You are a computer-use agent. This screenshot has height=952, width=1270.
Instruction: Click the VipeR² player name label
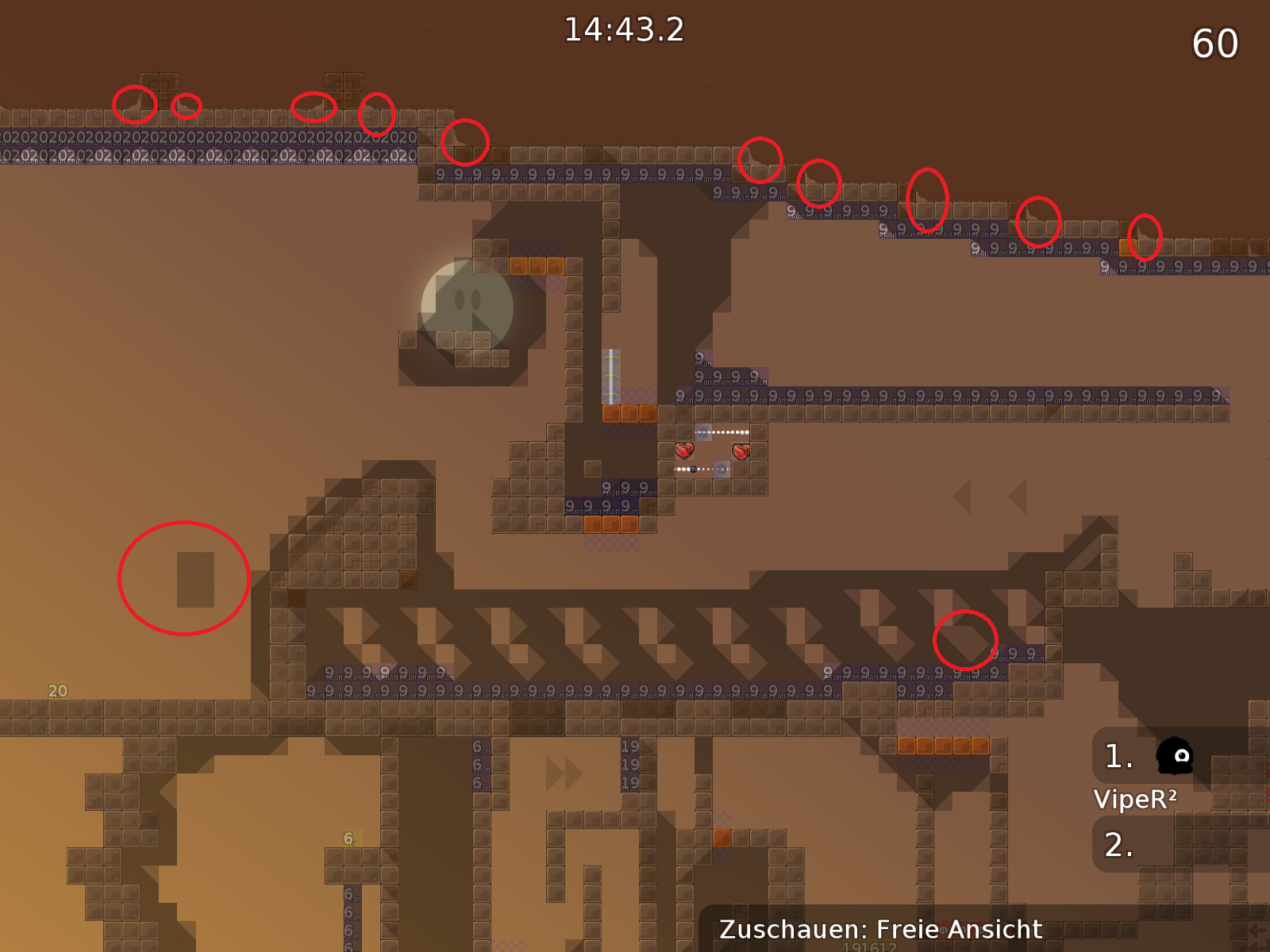(x=1137, y=800)
